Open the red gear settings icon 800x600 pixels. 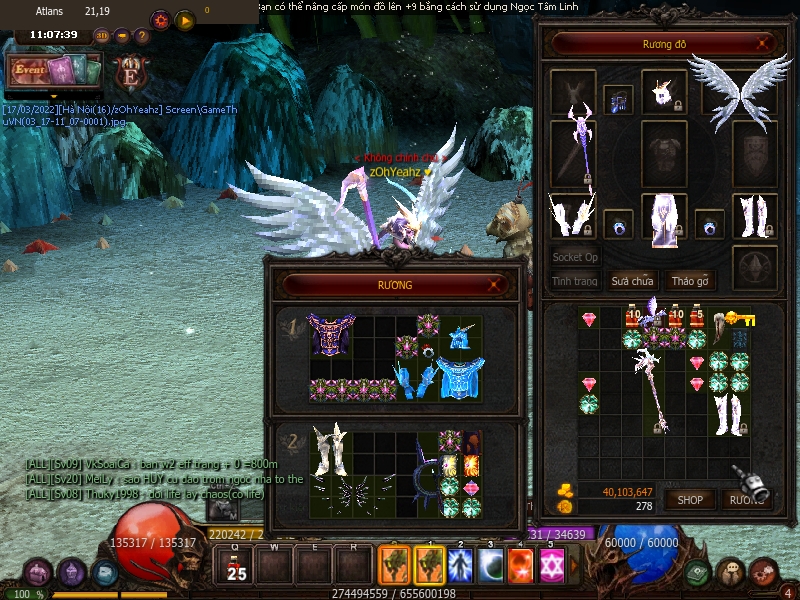point(160,20)
